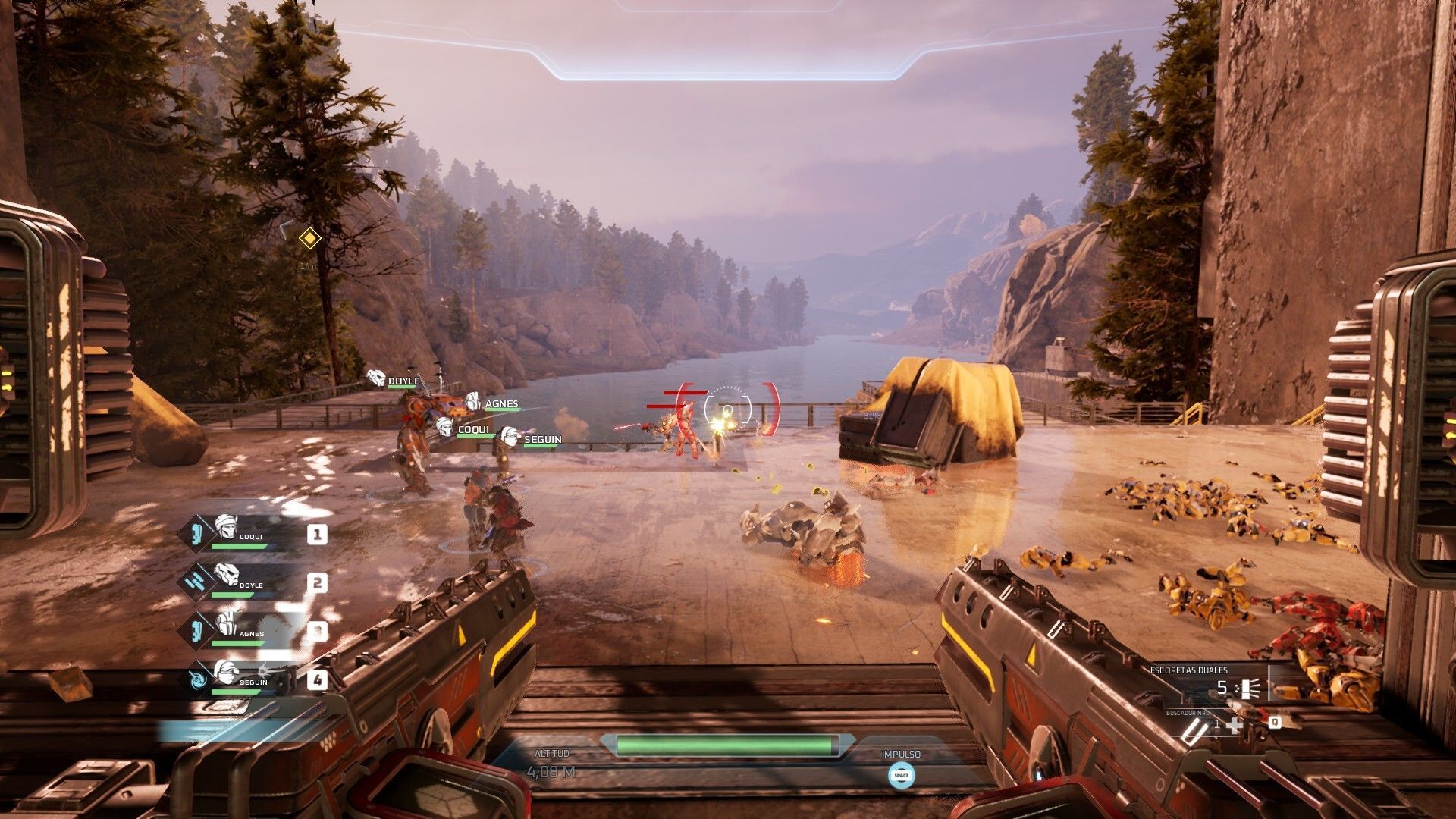
Task: Activate the Buscador NRD secondary weapon icon
Action: coord(1193,728)
